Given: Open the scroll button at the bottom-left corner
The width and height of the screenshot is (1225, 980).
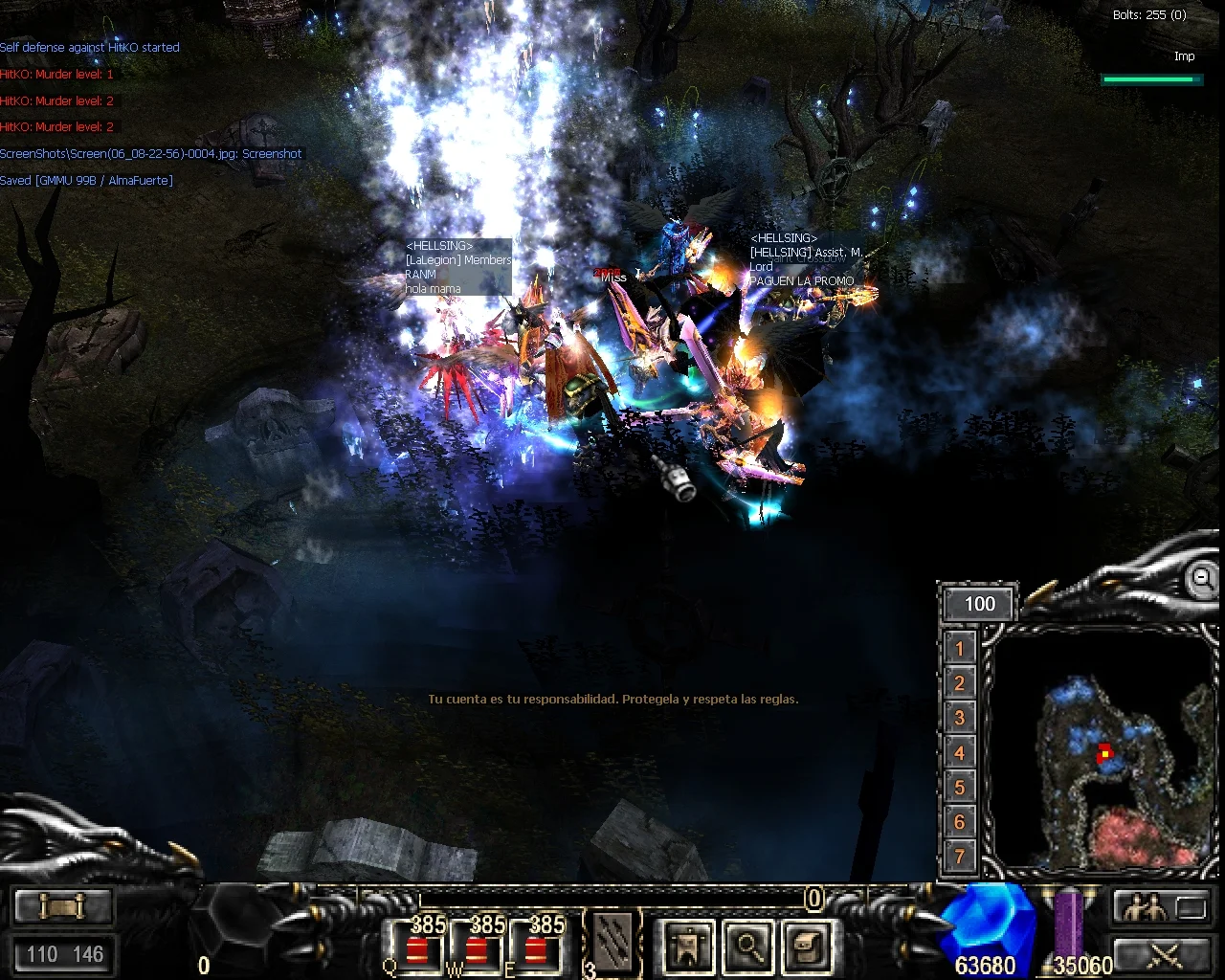Looking at the screenshot, I should (x=63, y=905).
